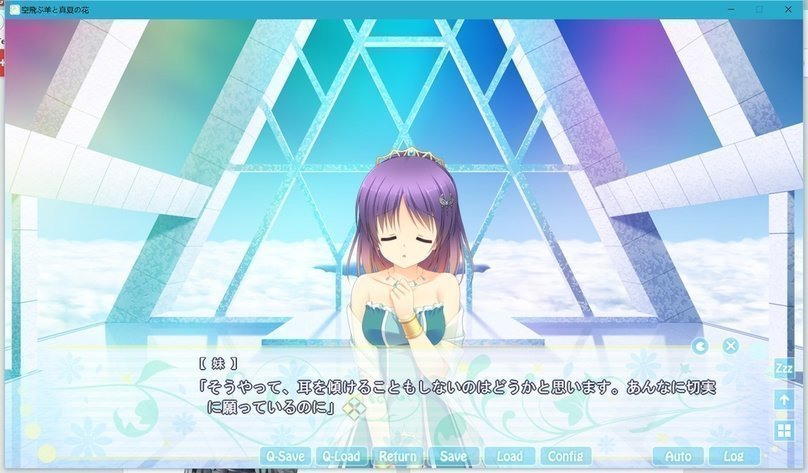Open the Config settings
The image size is (808, 473).
click(565, 456)
